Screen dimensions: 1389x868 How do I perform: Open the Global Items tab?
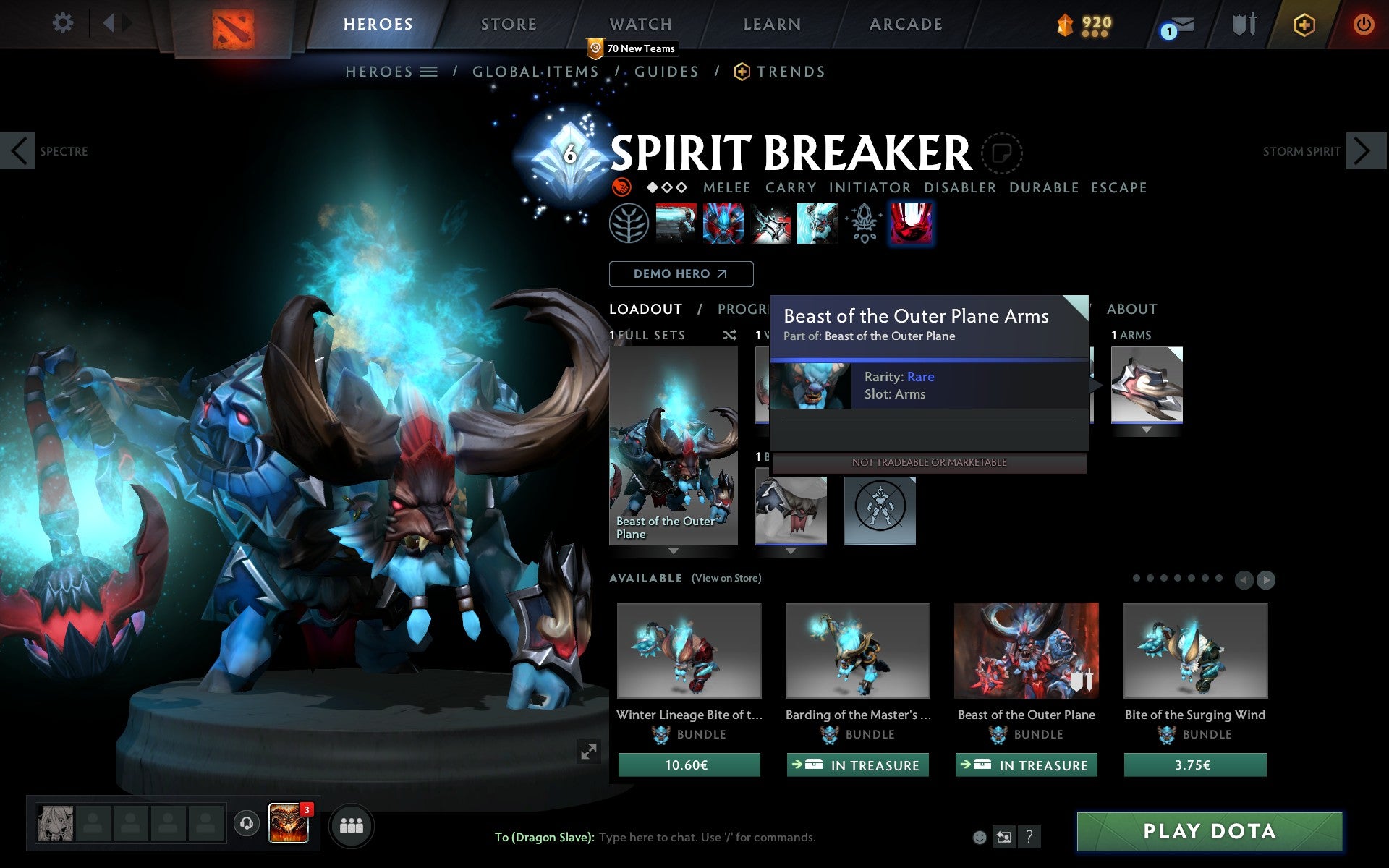(x=535, y=71)
